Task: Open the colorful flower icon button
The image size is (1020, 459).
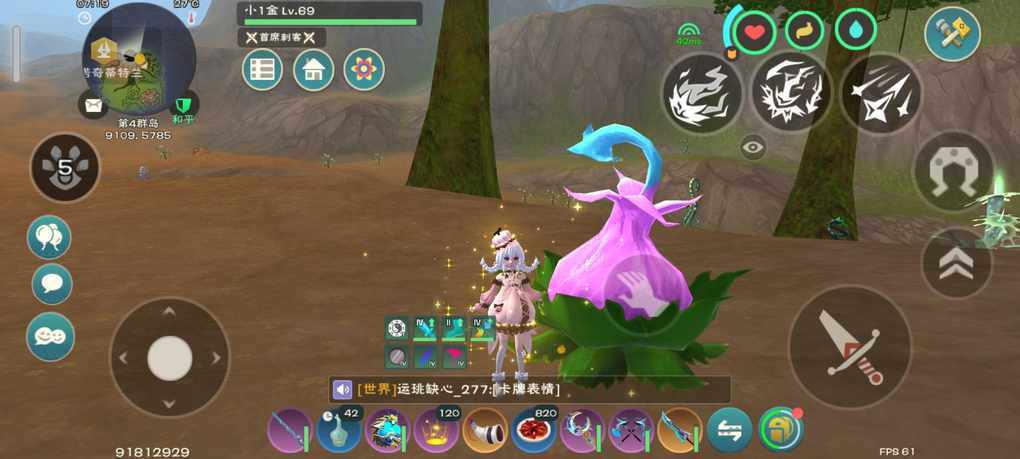Action: 364,70
